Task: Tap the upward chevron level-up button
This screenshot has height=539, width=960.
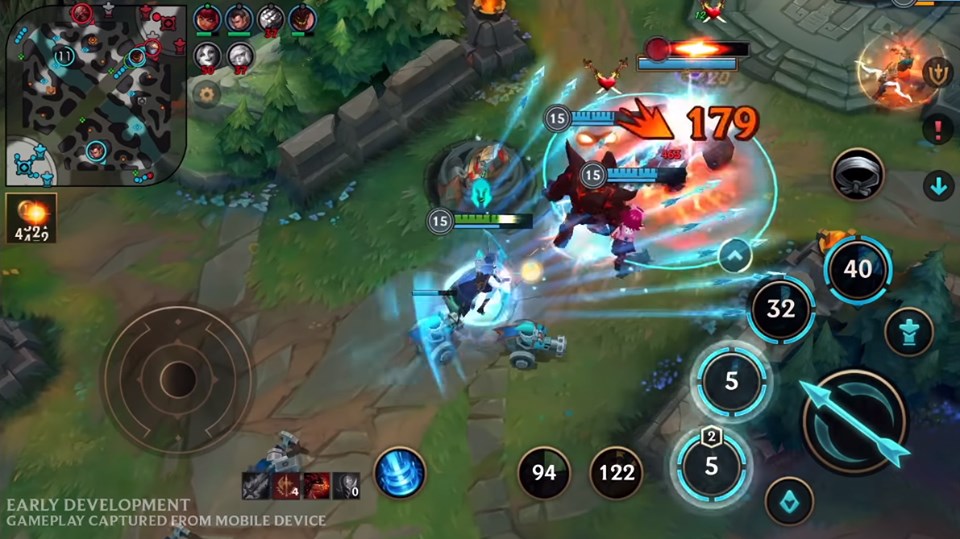Action: (735, 256)
